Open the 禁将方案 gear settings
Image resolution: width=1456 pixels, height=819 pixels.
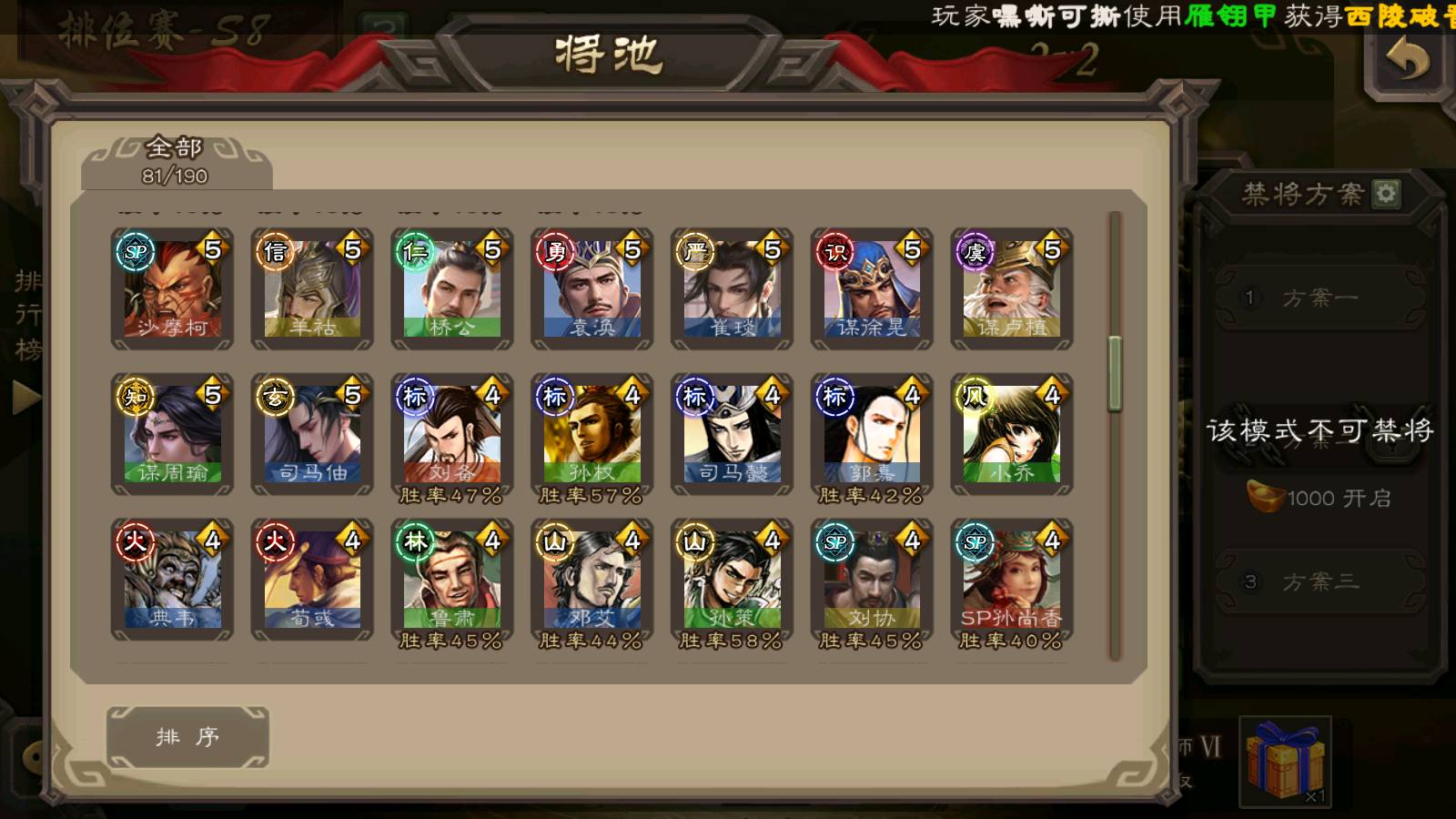(x=1386, y=194)
